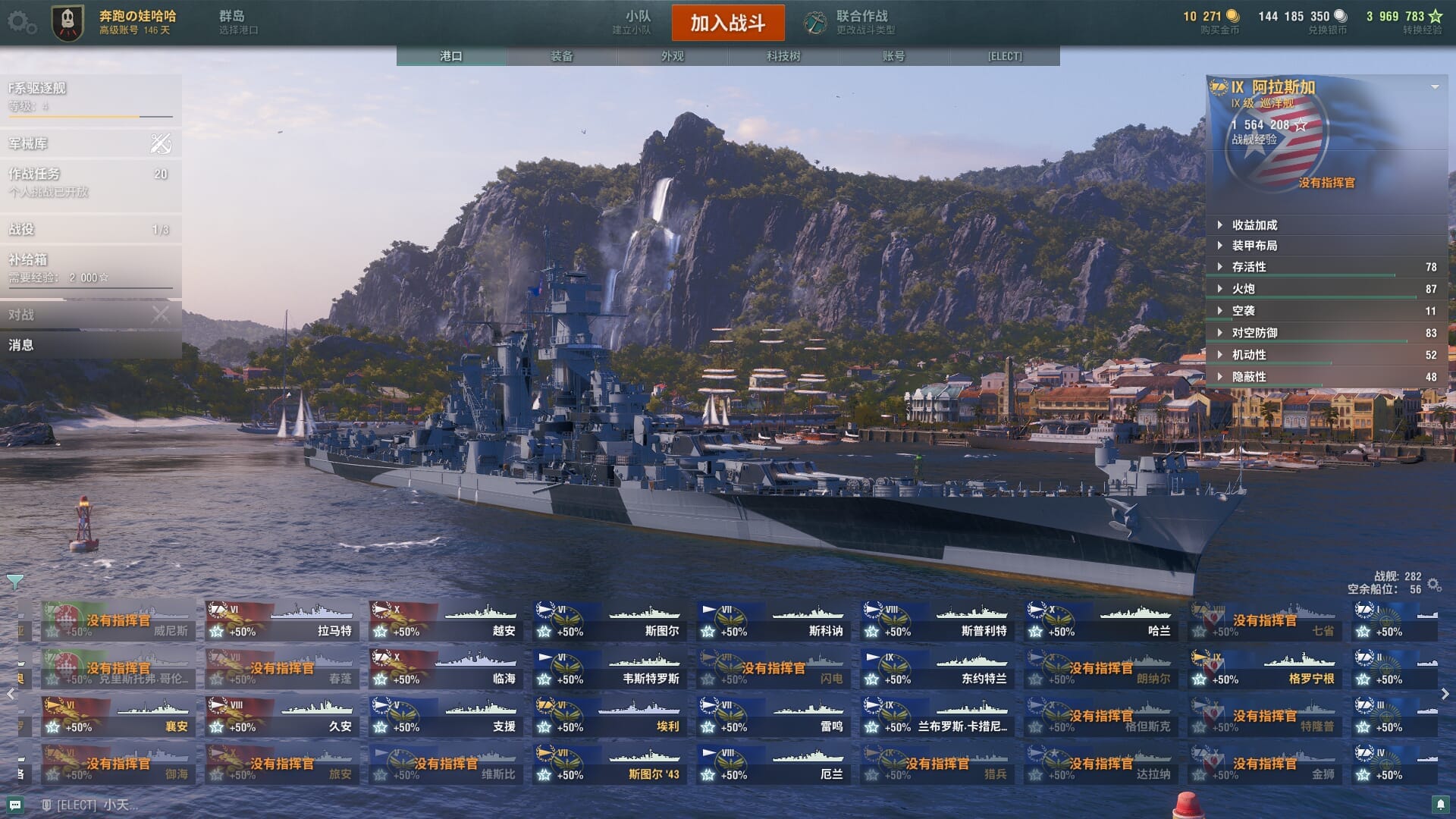Viewport: 1456px width, 819px height.
Task: Create a division with 小队
Action: tap(632, 22)
